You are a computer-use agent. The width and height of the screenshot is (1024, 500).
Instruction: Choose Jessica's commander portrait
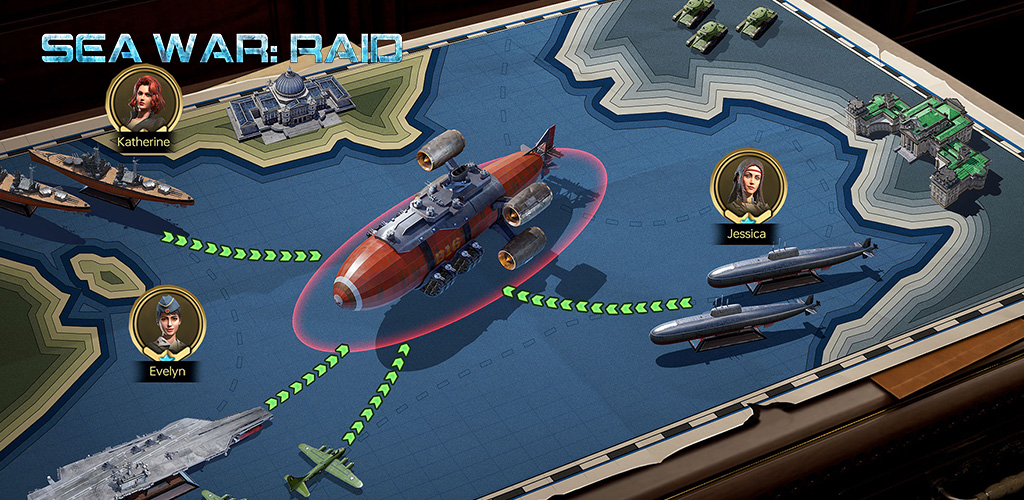click(747, 188)
